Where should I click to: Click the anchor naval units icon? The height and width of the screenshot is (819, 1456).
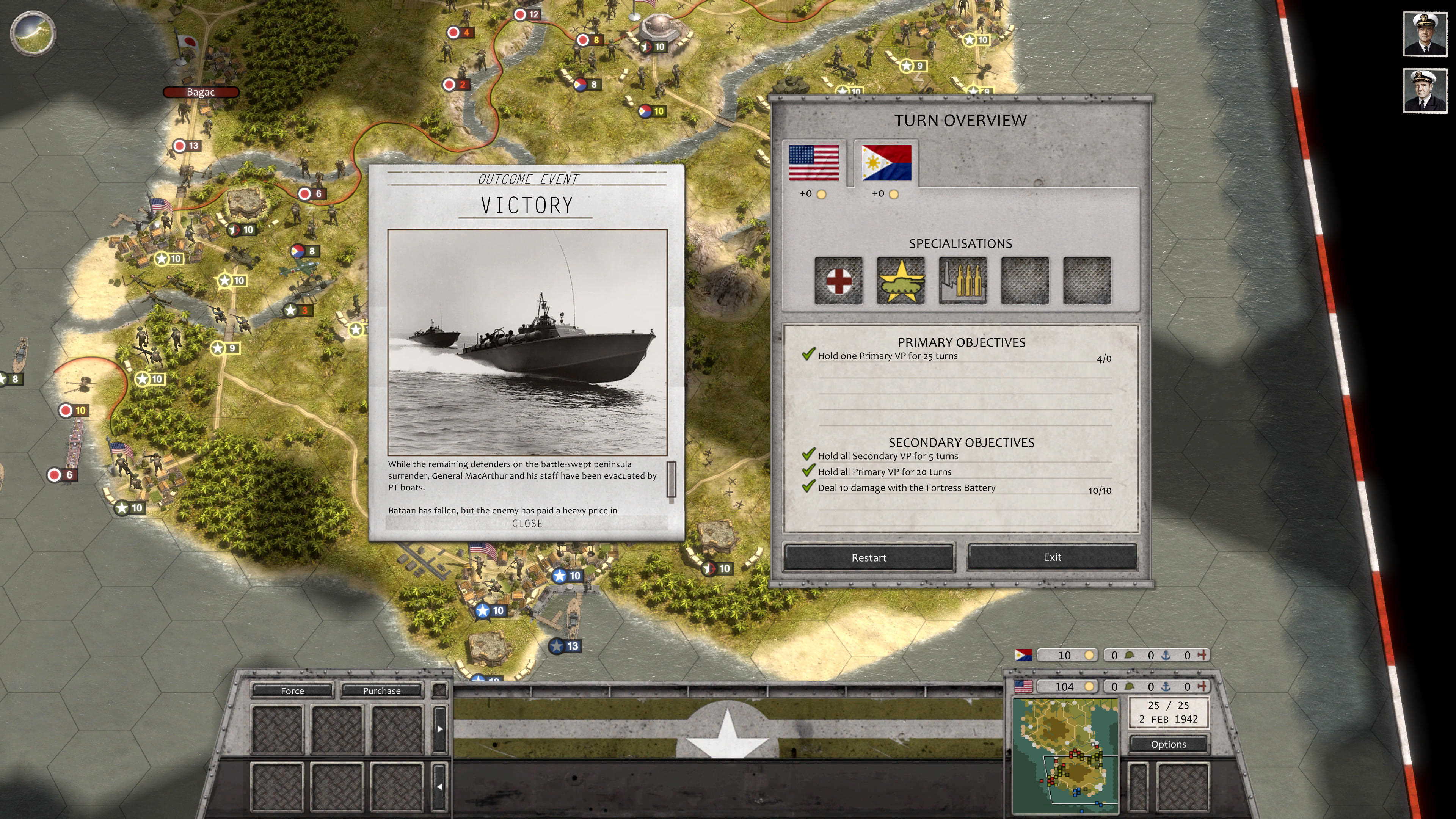pyautogui.click(x=1166, y=687)
